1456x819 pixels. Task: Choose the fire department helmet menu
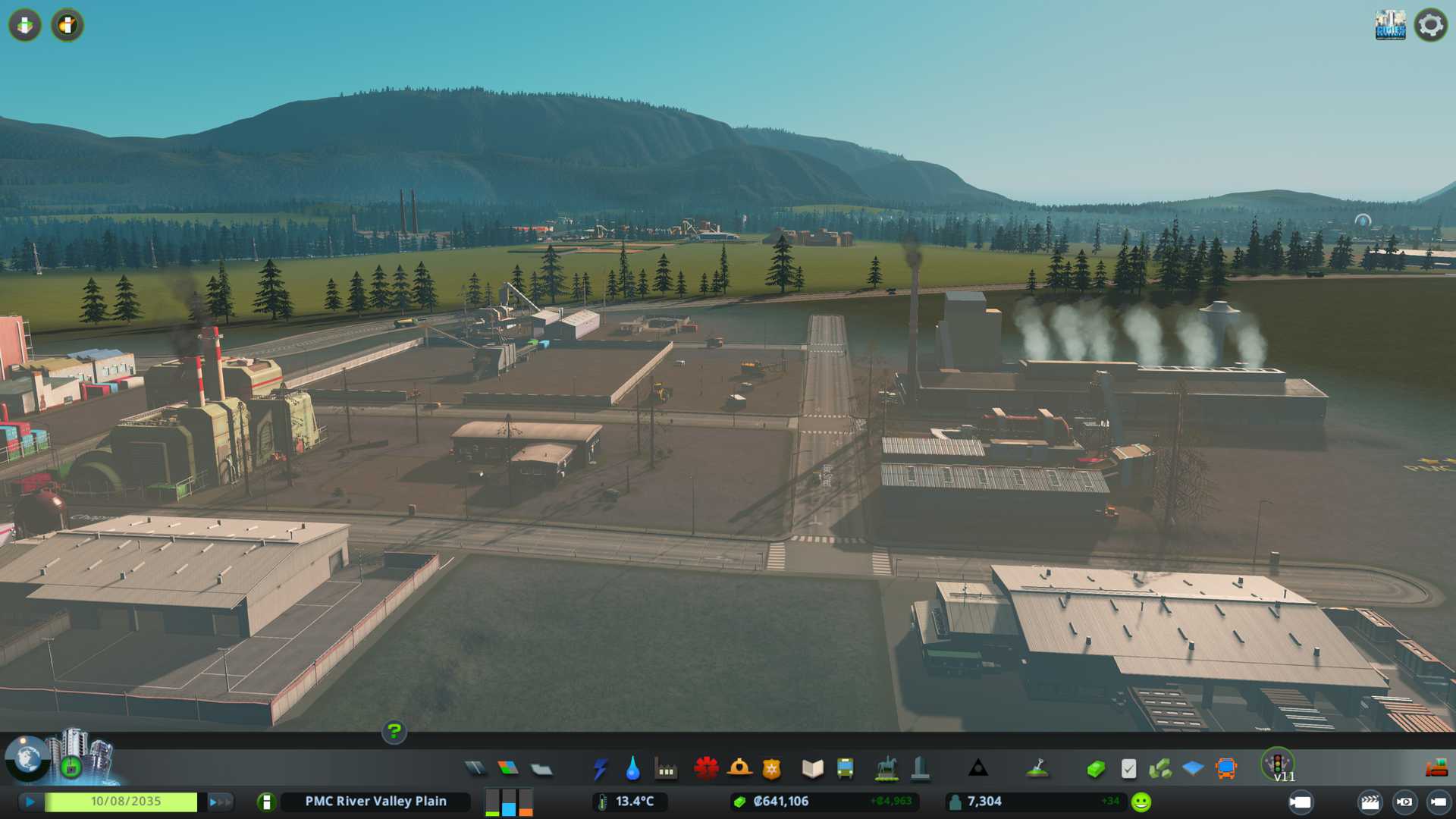point(739,769)
